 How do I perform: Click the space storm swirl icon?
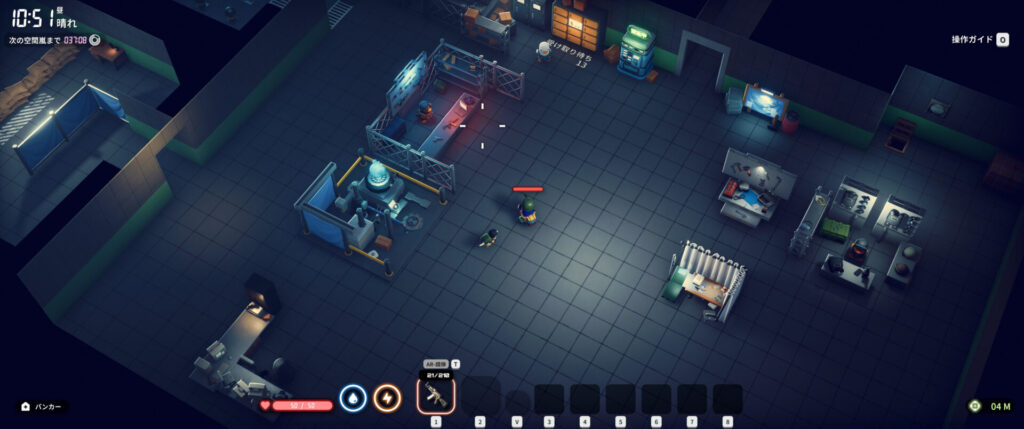(x=95, y=40)
